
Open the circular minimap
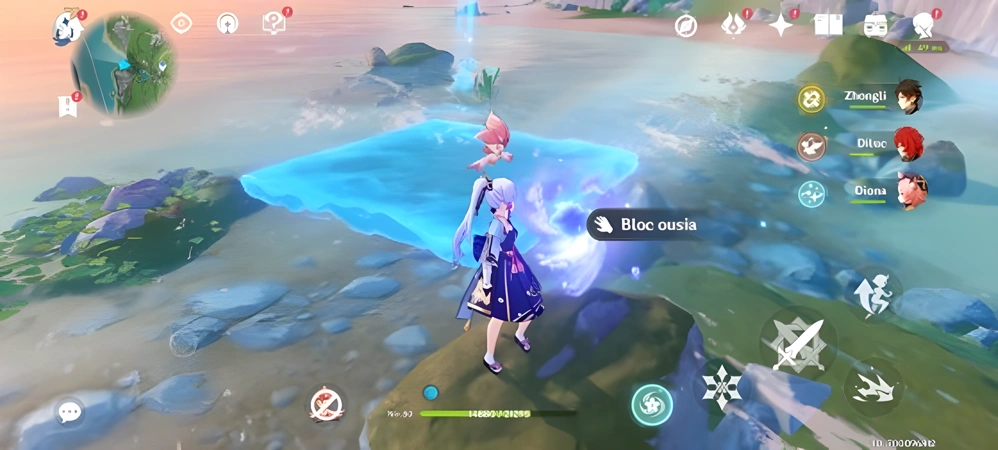124,64
